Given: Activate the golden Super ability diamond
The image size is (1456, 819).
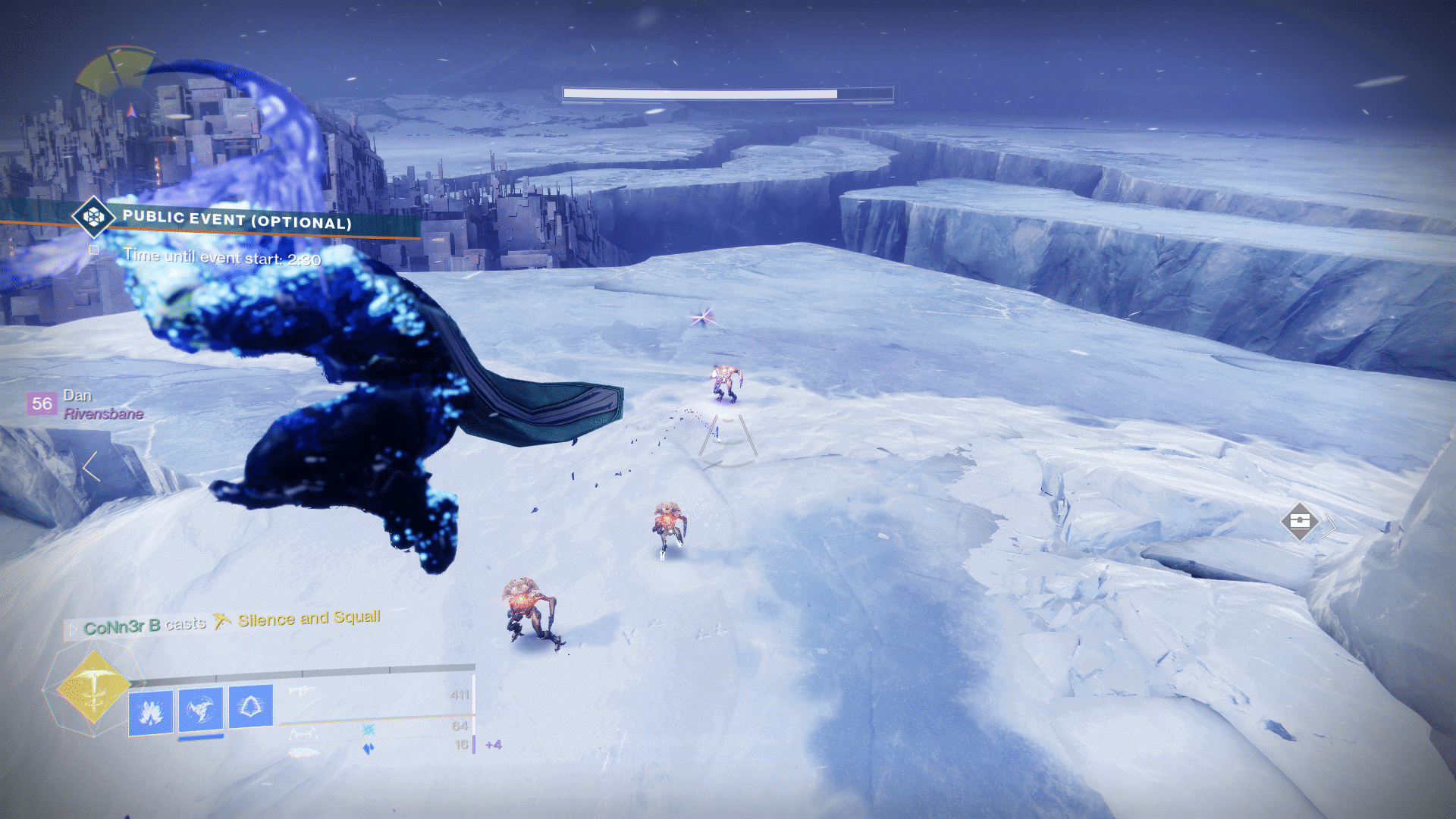Looking at the screenshot, I should [x=94, y=689].
